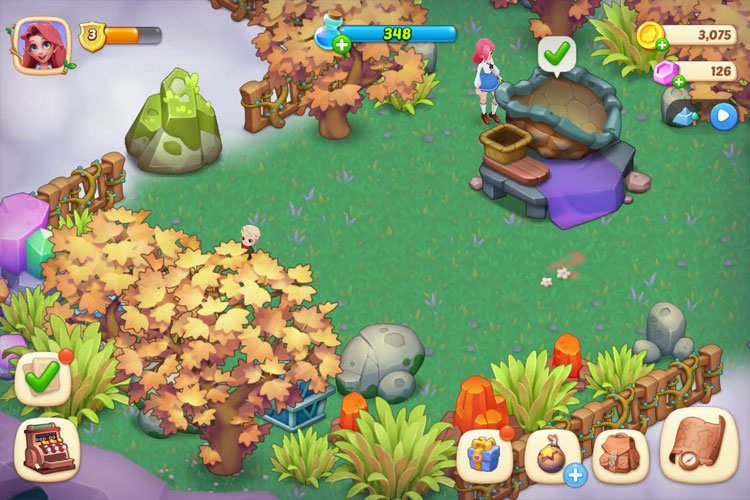Open the red-haired girl's profile portrait
Screen dimensions: 750x500
pyautogui.click(x=43, y=44)
